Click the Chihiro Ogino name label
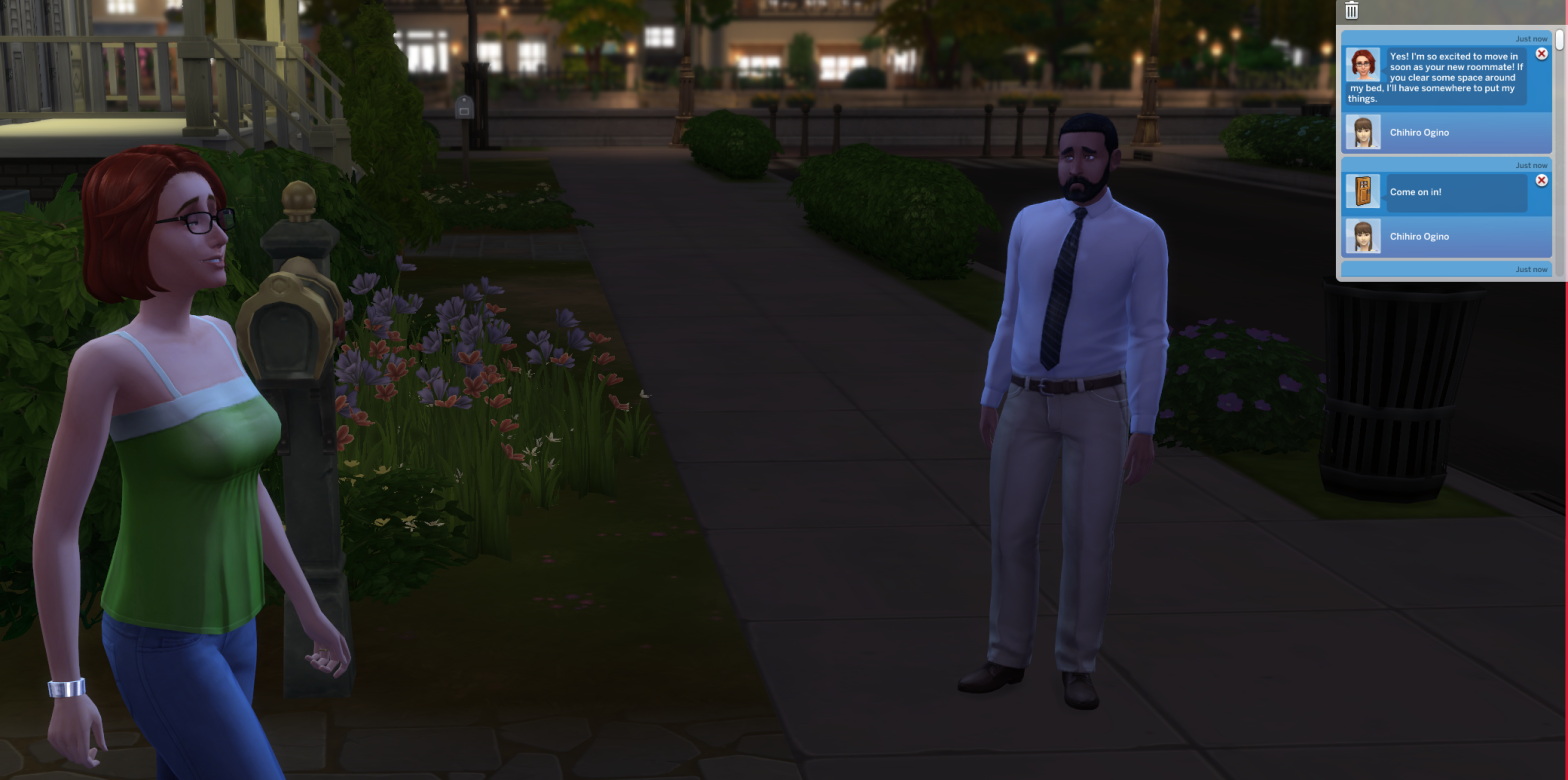1568x780 pixels. (x=1419, y=132)
